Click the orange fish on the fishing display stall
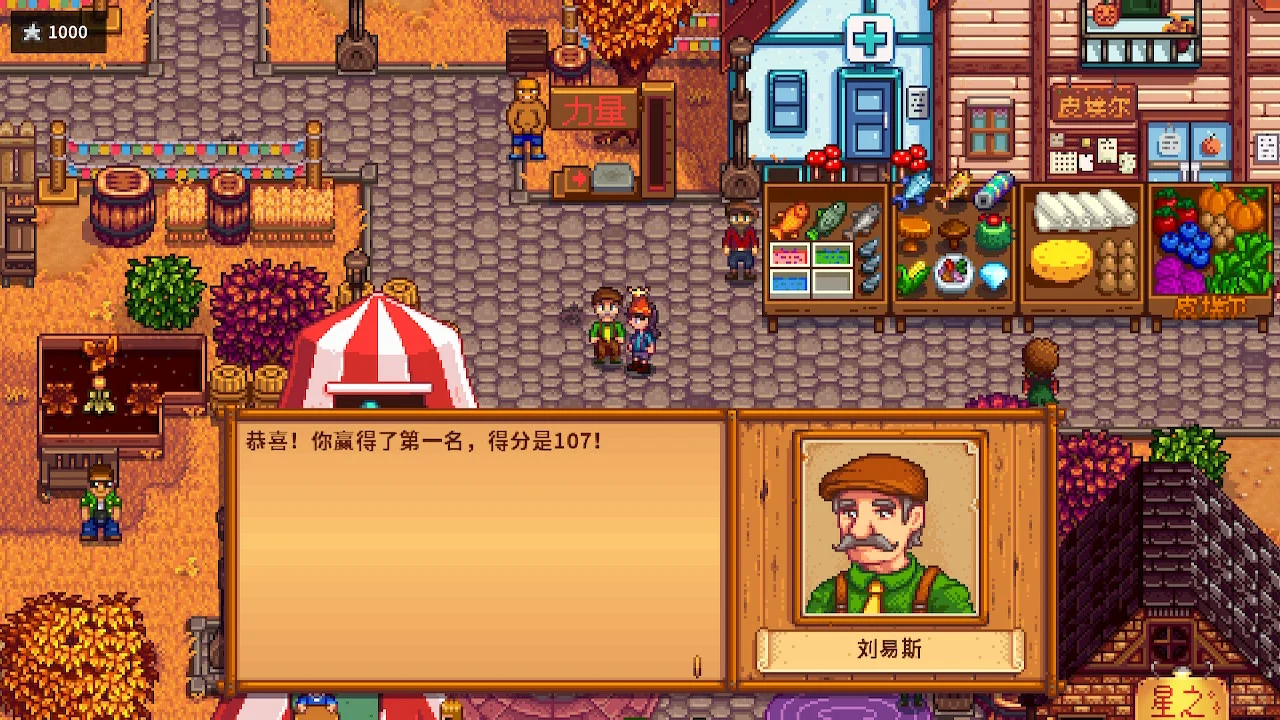The image size is (1280, 720). pyautogui.click(x=789, y=218)
